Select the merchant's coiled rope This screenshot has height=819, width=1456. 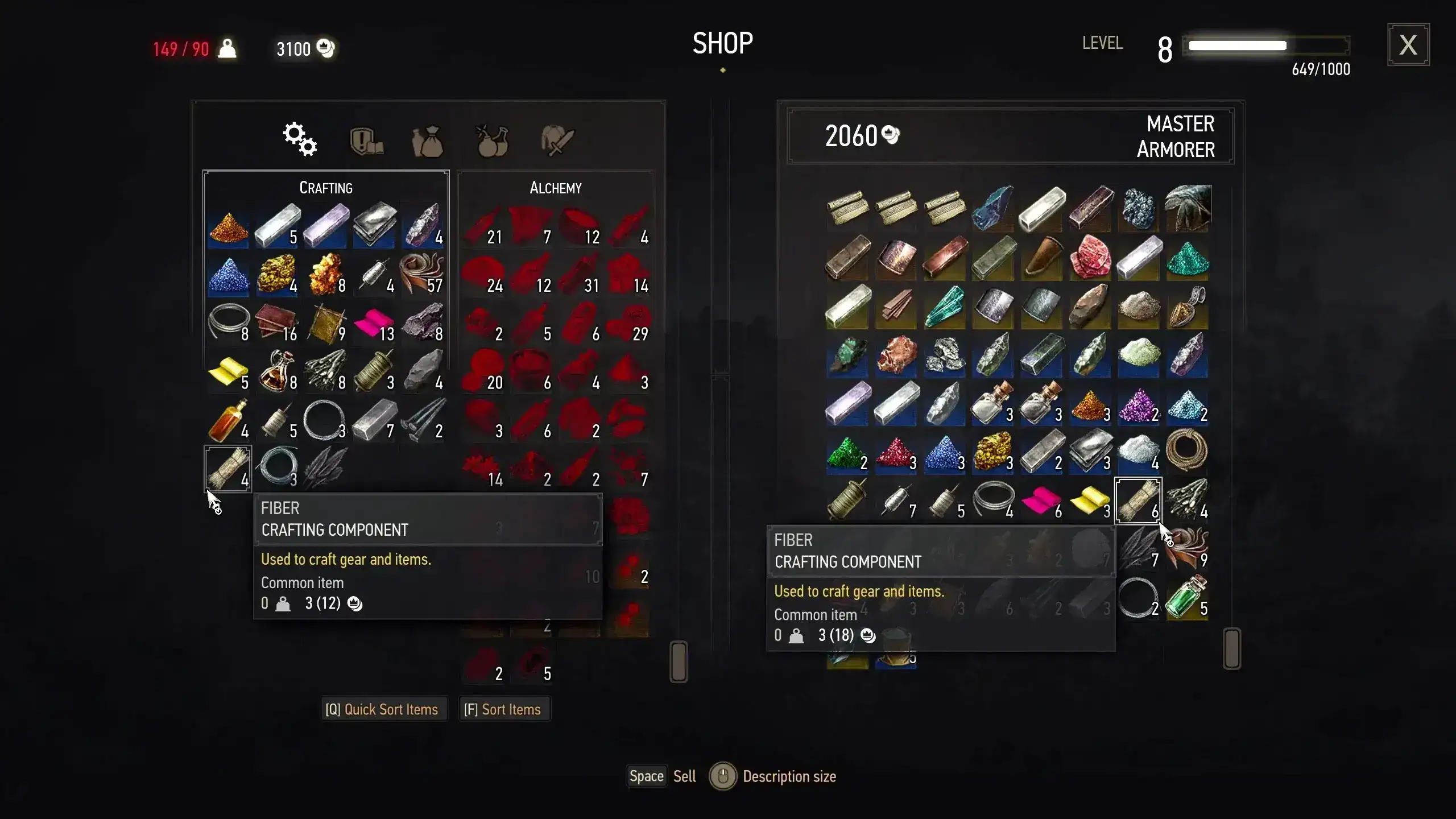1186,450
